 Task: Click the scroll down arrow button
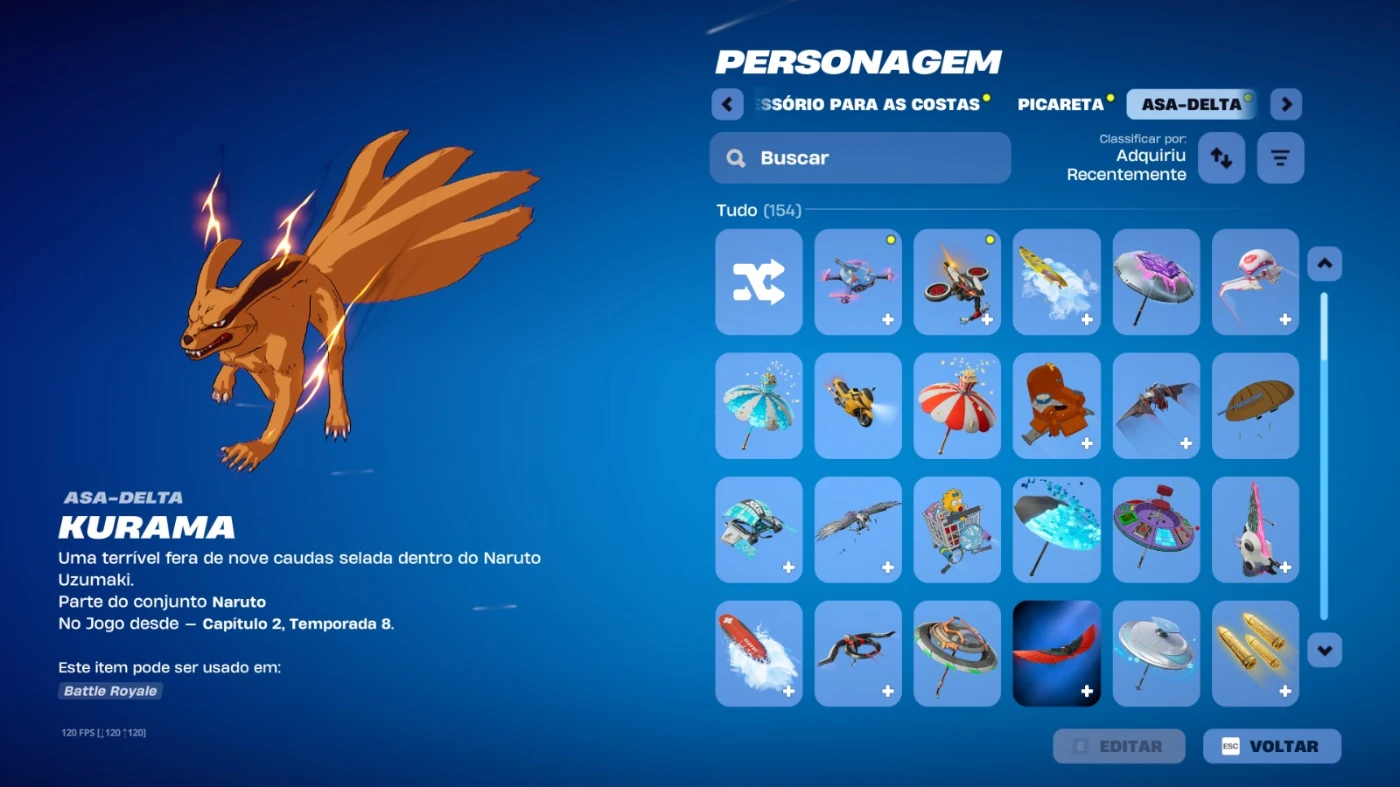click(1325, 650)
